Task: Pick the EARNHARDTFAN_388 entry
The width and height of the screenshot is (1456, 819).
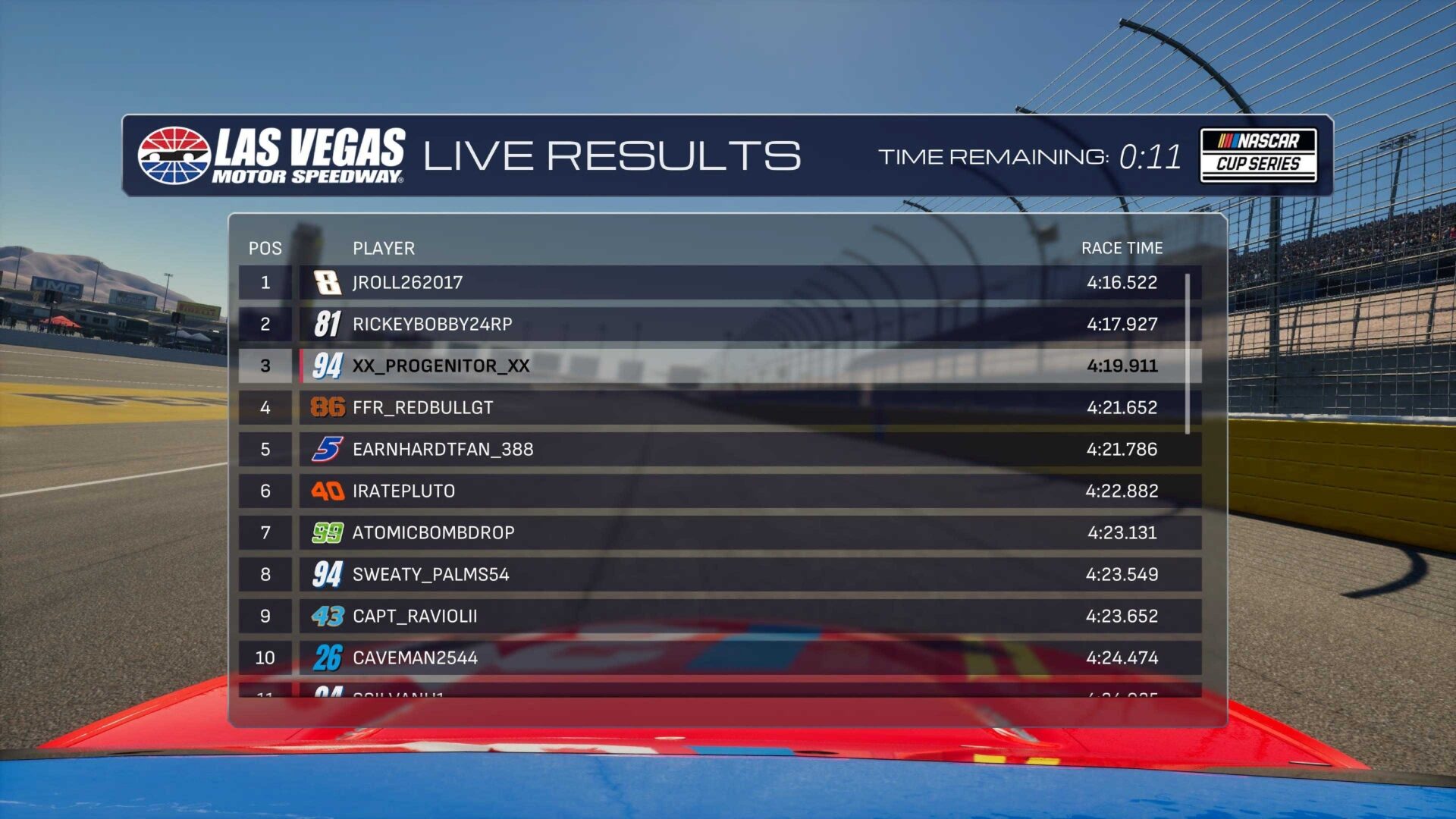Action: [719, 450]
